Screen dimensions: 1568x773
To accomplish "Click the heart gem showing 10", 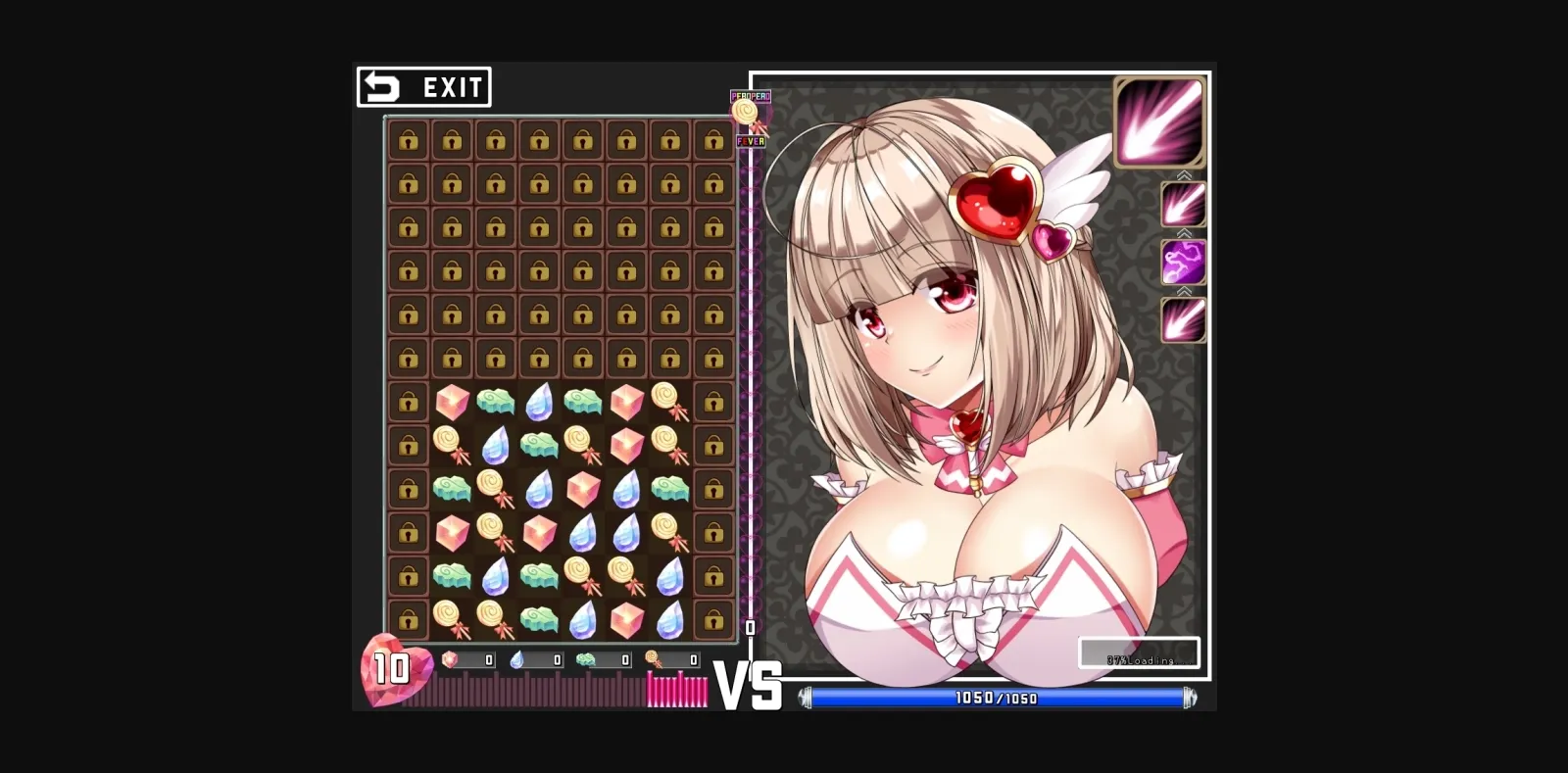I will point(392,669).
